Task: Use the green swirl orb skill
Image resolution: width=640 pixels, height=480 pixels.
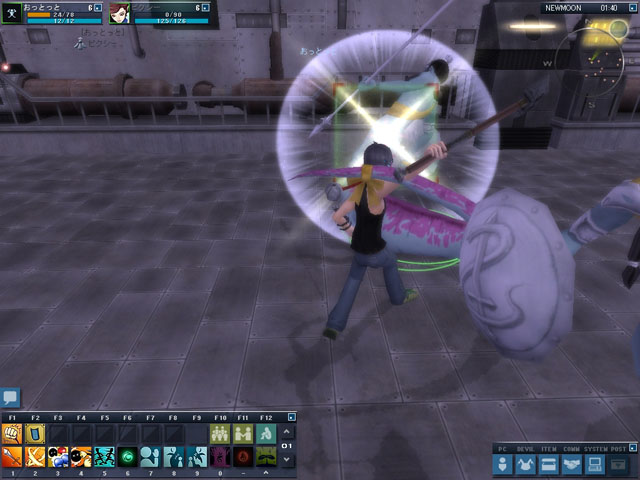Action: click(128, 457)
